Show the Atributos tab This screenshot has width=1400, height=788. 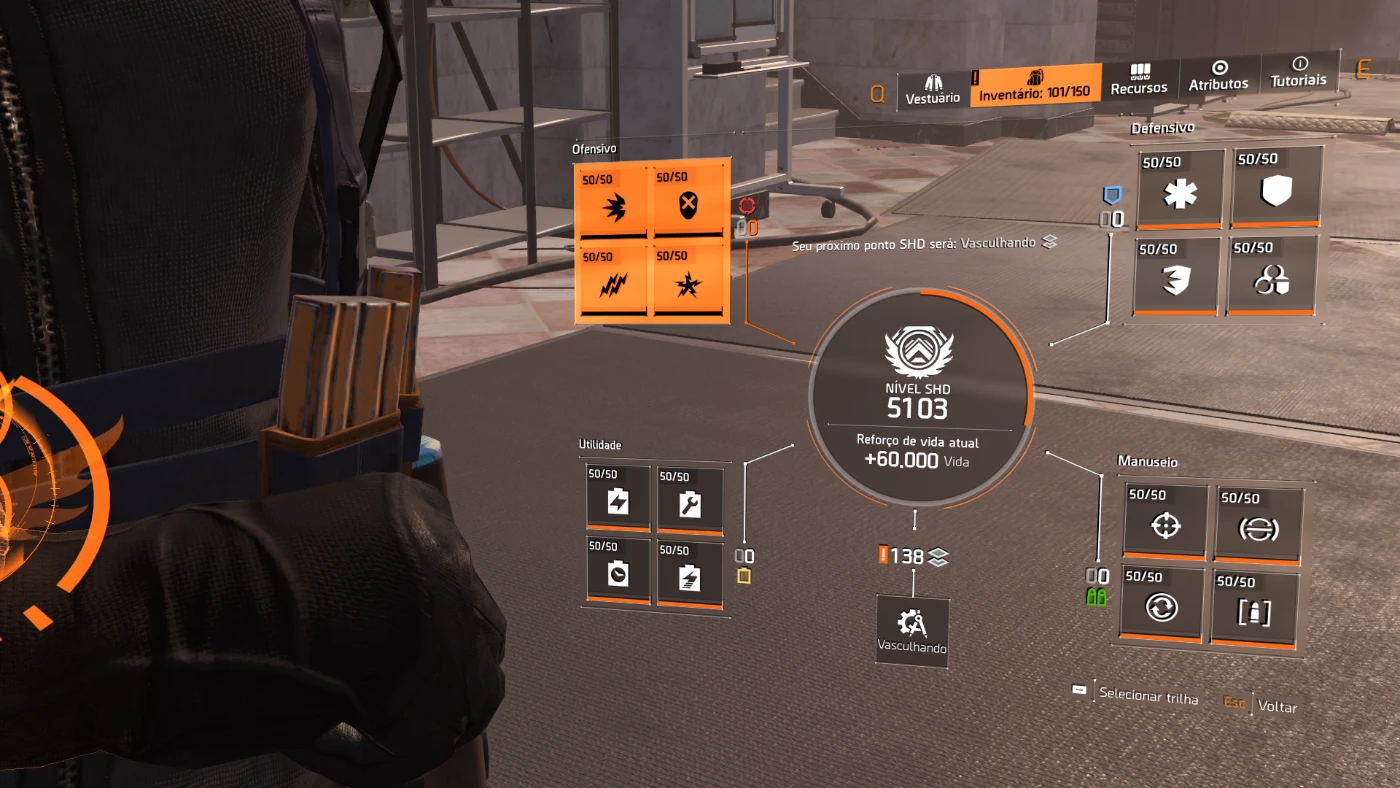pos(1218,76)
